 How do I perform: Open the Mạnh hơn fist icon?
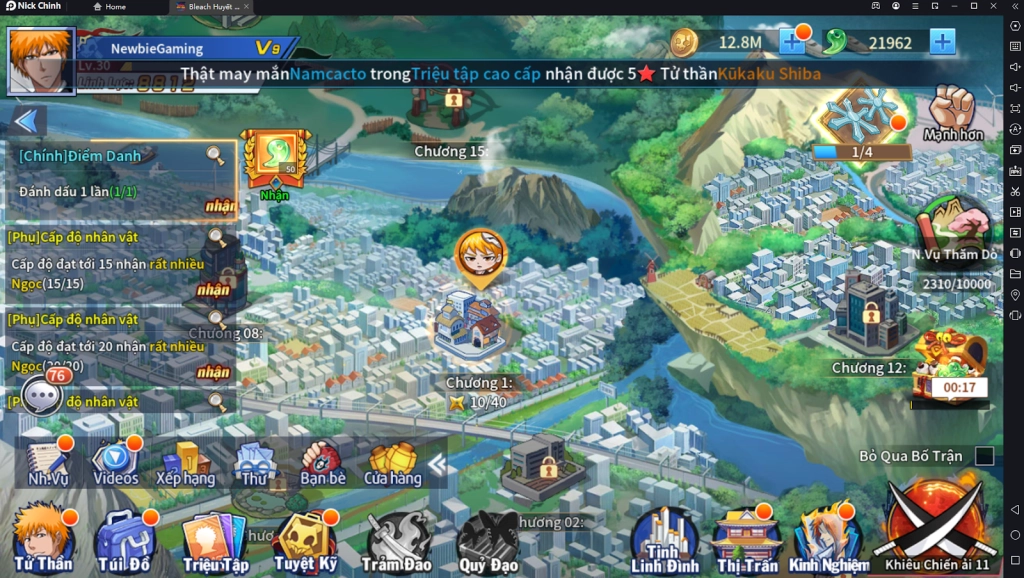click(x=952, y=111)
